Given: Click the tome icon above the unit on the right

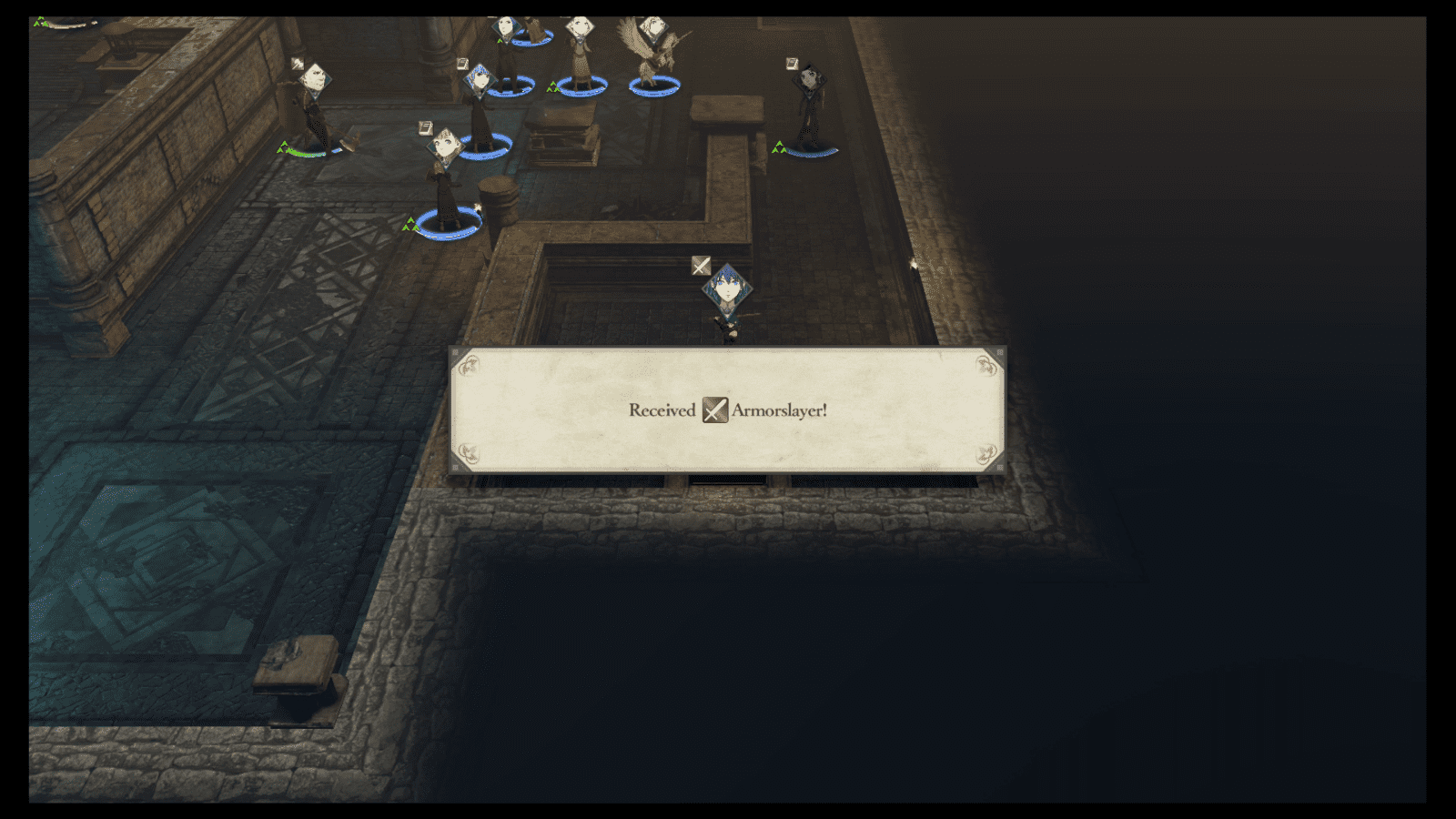Looking at the screenshot, I should pos(793,62).
